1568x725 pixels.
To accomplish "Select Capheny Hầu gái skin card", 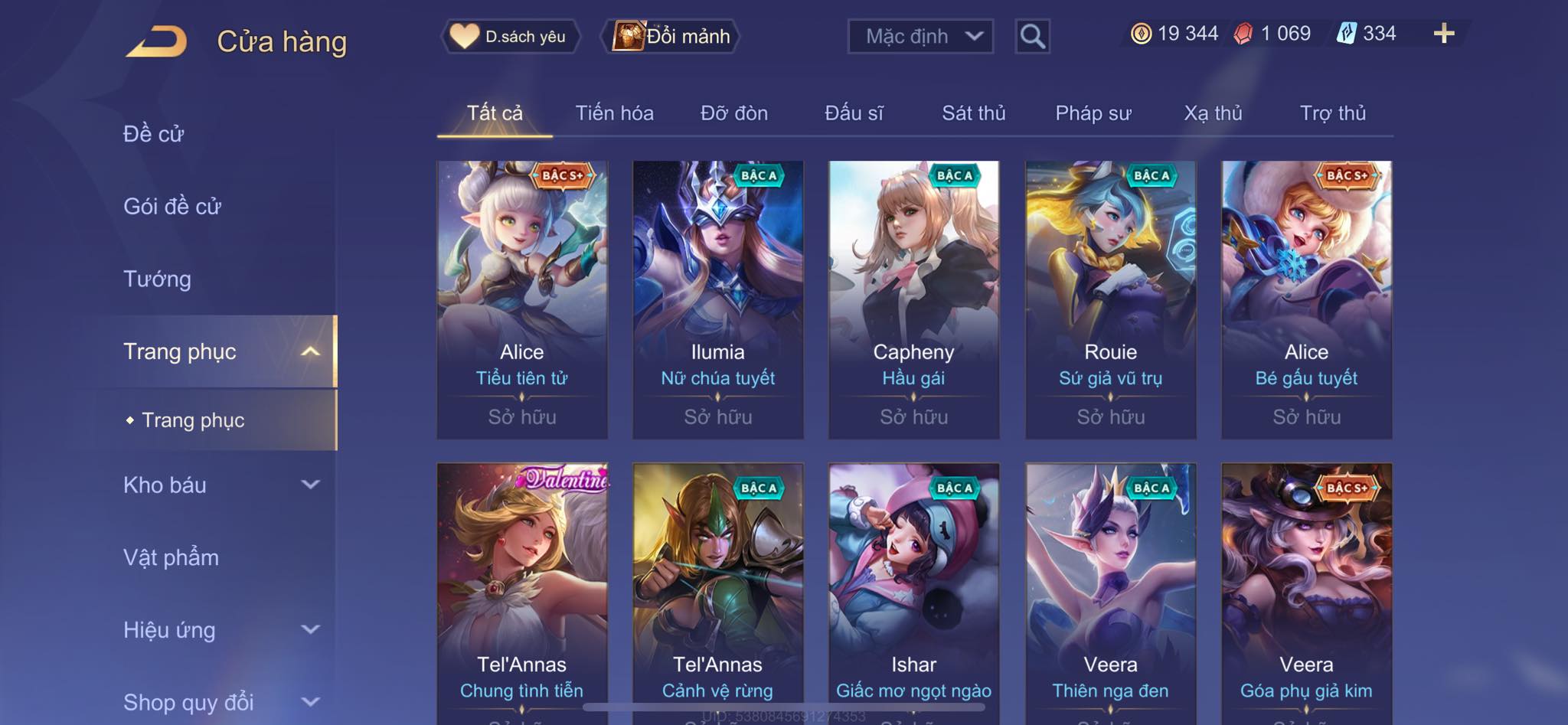I will 913,299.
